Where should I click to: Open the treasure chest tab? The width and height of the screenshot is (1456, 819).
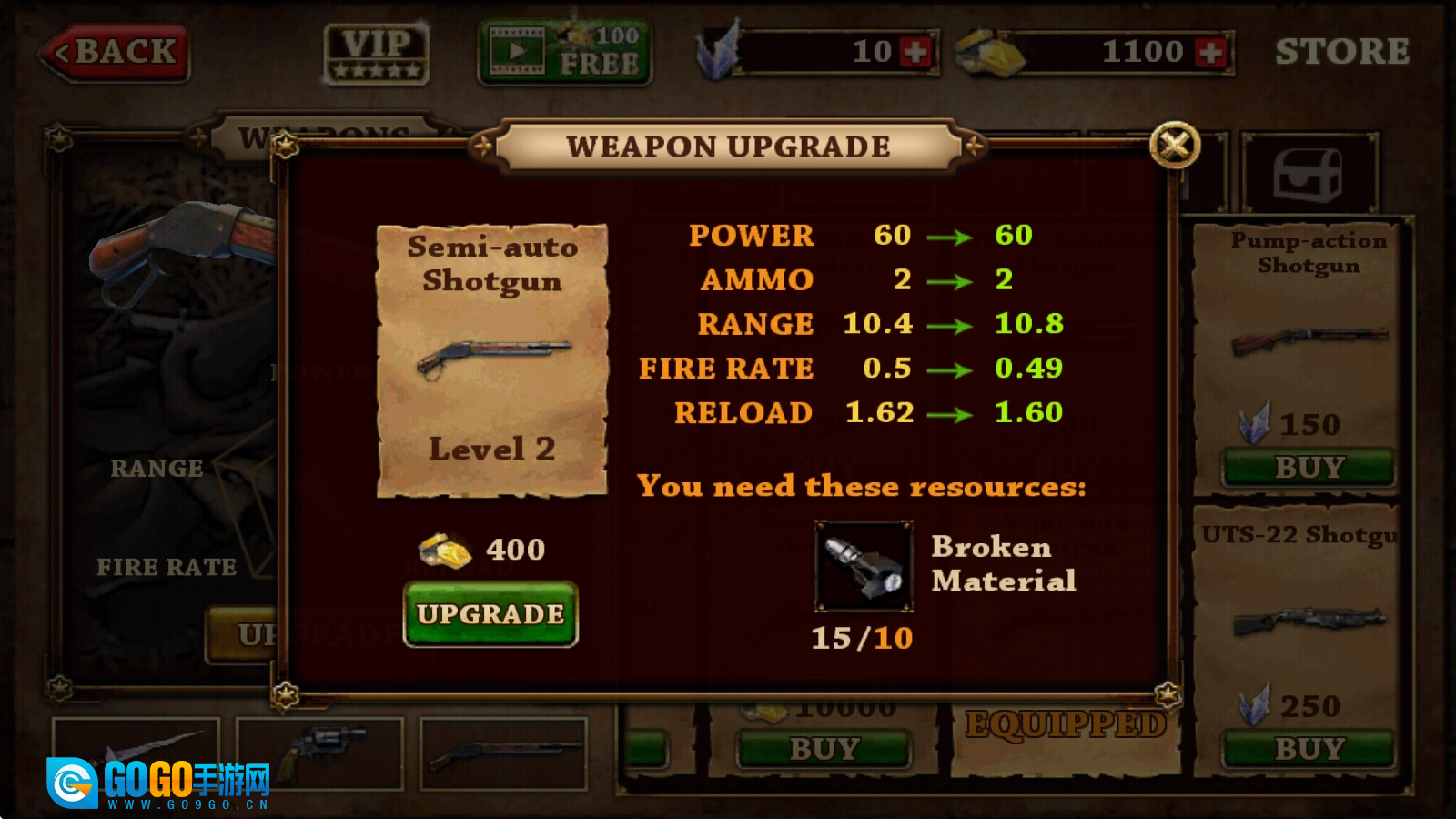[x=1308, y=174]
